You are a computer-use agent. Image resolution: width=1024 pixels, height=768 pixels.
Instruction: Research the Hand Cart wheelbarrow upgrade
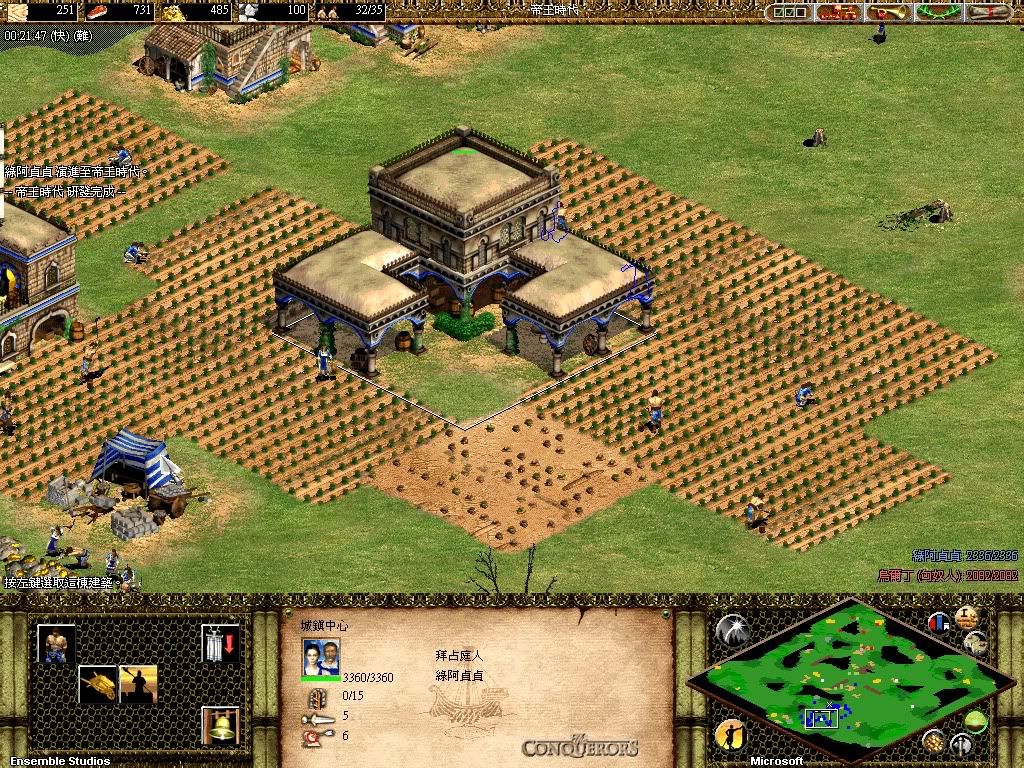[x=97, y=683]
